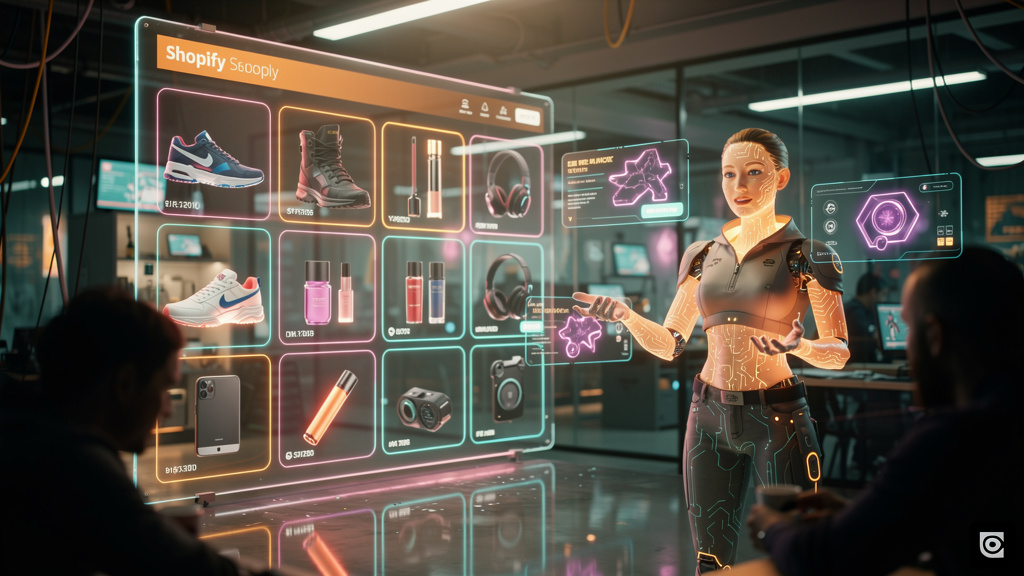Choose the red and blue bottles tile
The width and height of the screenshot is (1024, 576).
(x=423, y=291)
